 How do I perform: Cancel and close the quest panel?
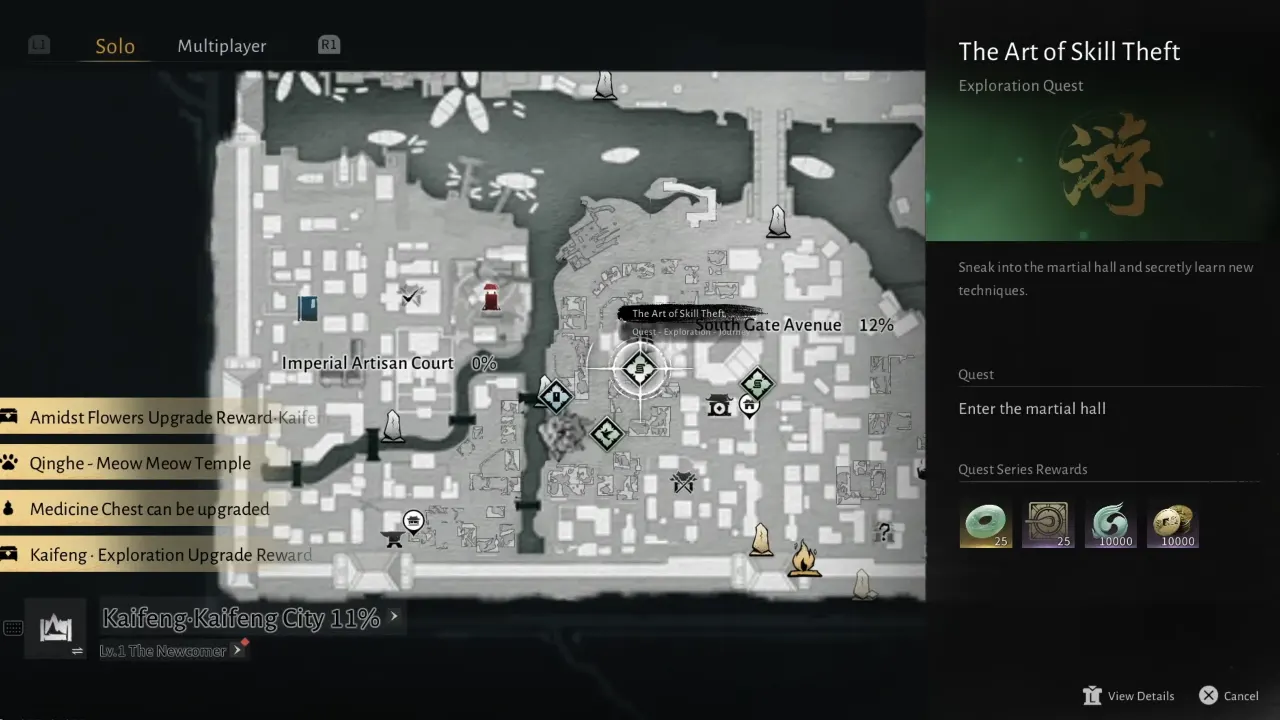coord(1229,696)
